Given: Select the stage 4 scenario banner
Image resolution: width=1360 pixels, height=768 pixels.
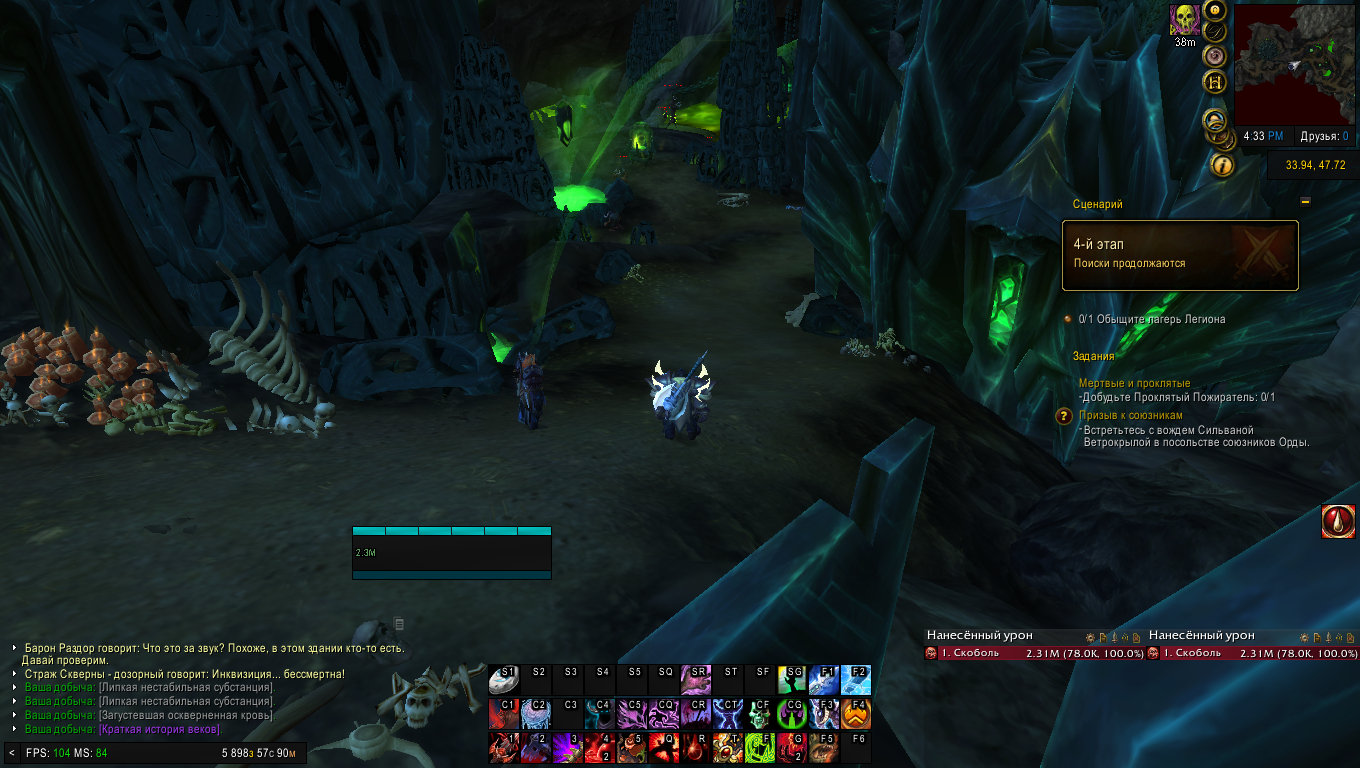Looking at the screenshot, I should coord(1180,255).
